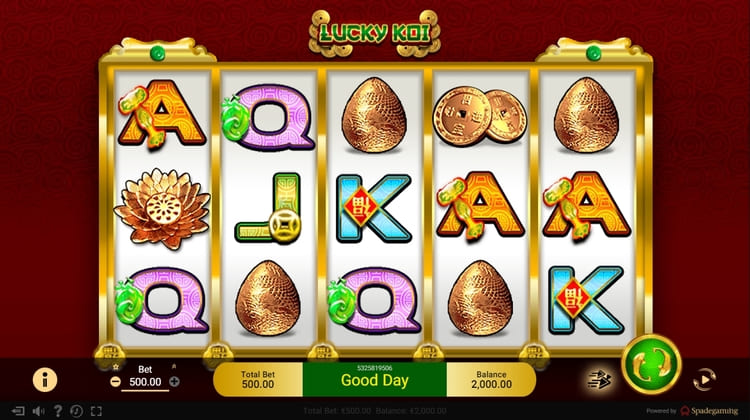Toggle turbo spin mode

click(x=597, y=378)
